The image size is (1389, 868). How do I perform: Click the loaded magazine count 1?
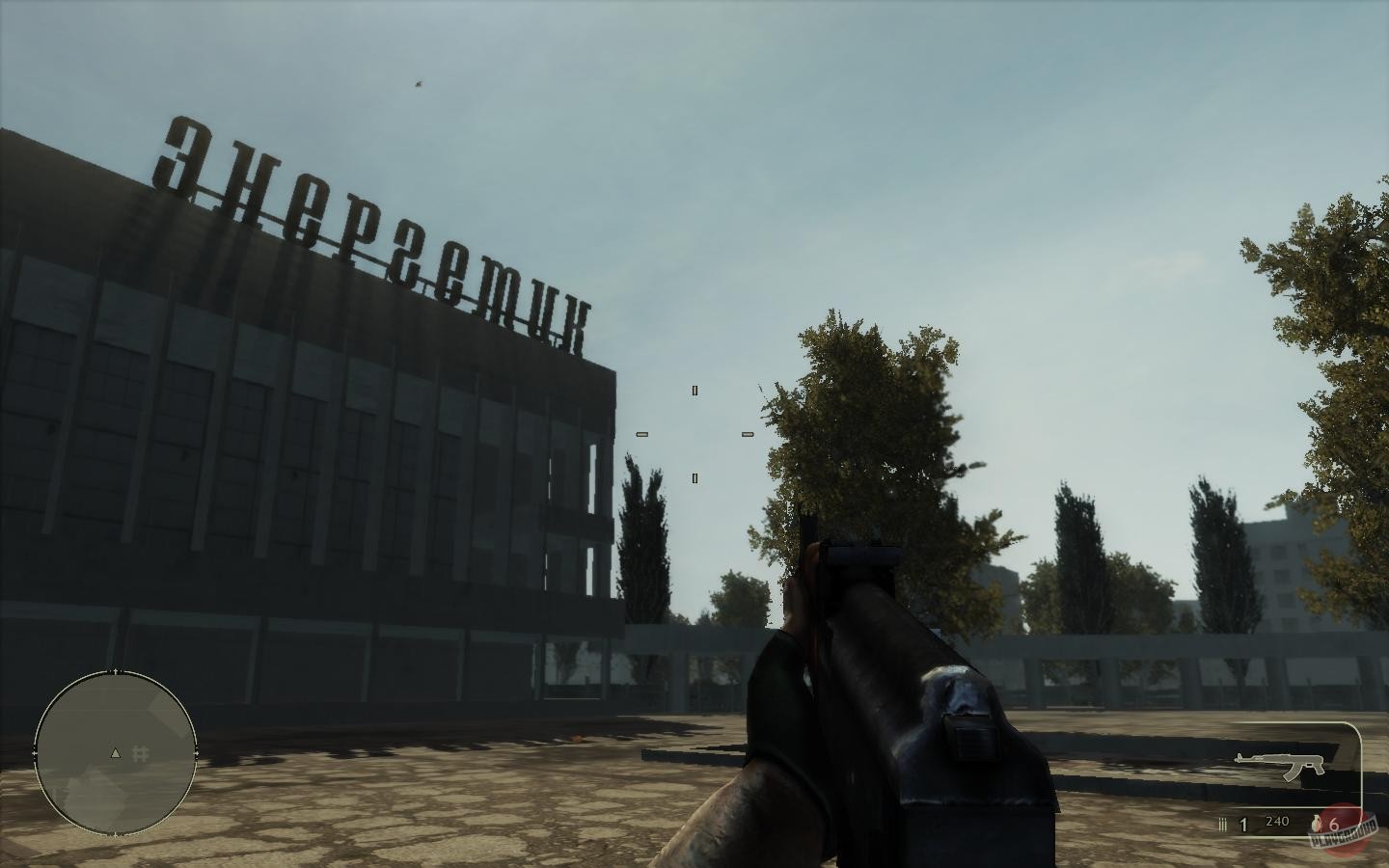1242,824
